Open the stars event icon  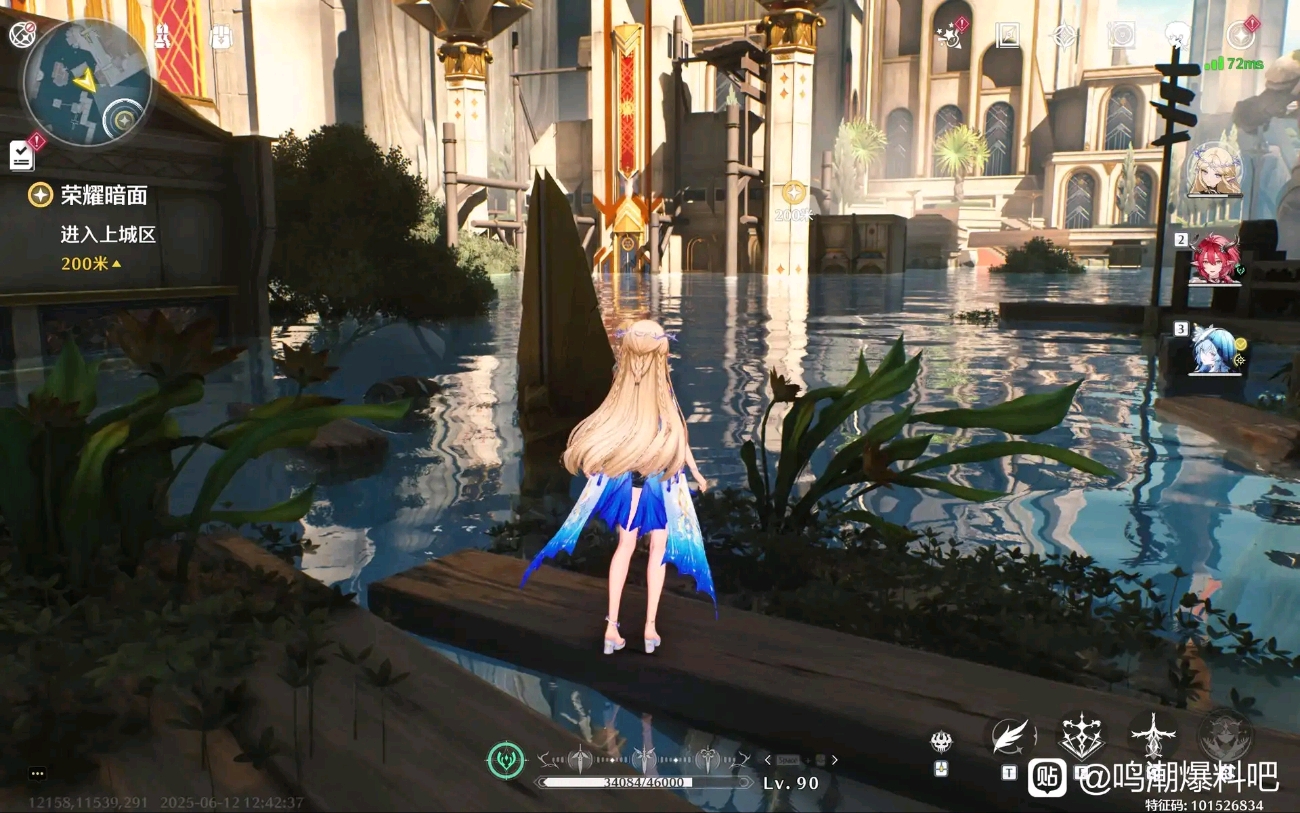pyautogui.click(x=947, y=36)
